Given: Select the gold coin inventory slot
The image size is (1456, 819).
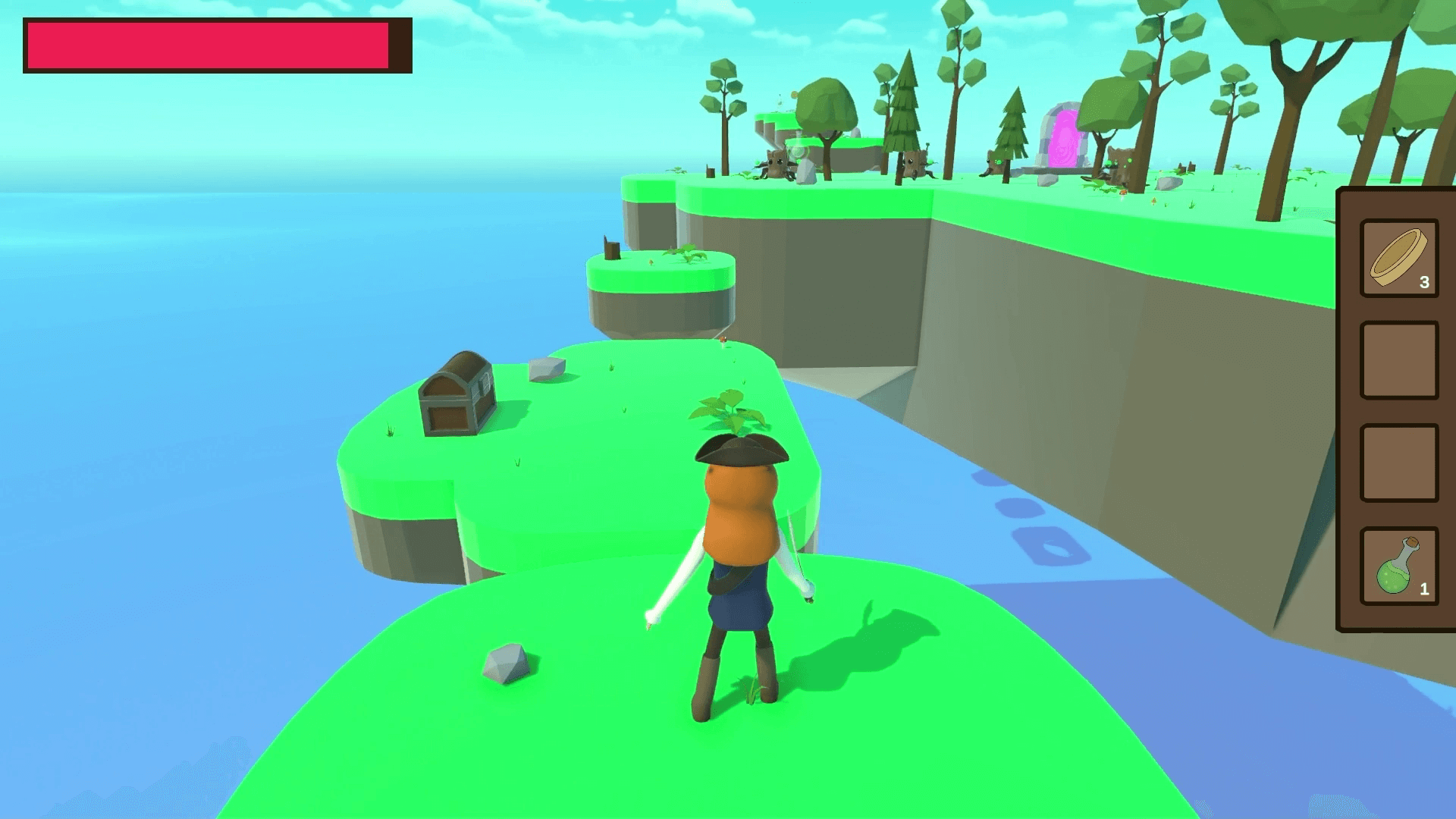Looking at the screenshot, I should [x=1399, y=258].
